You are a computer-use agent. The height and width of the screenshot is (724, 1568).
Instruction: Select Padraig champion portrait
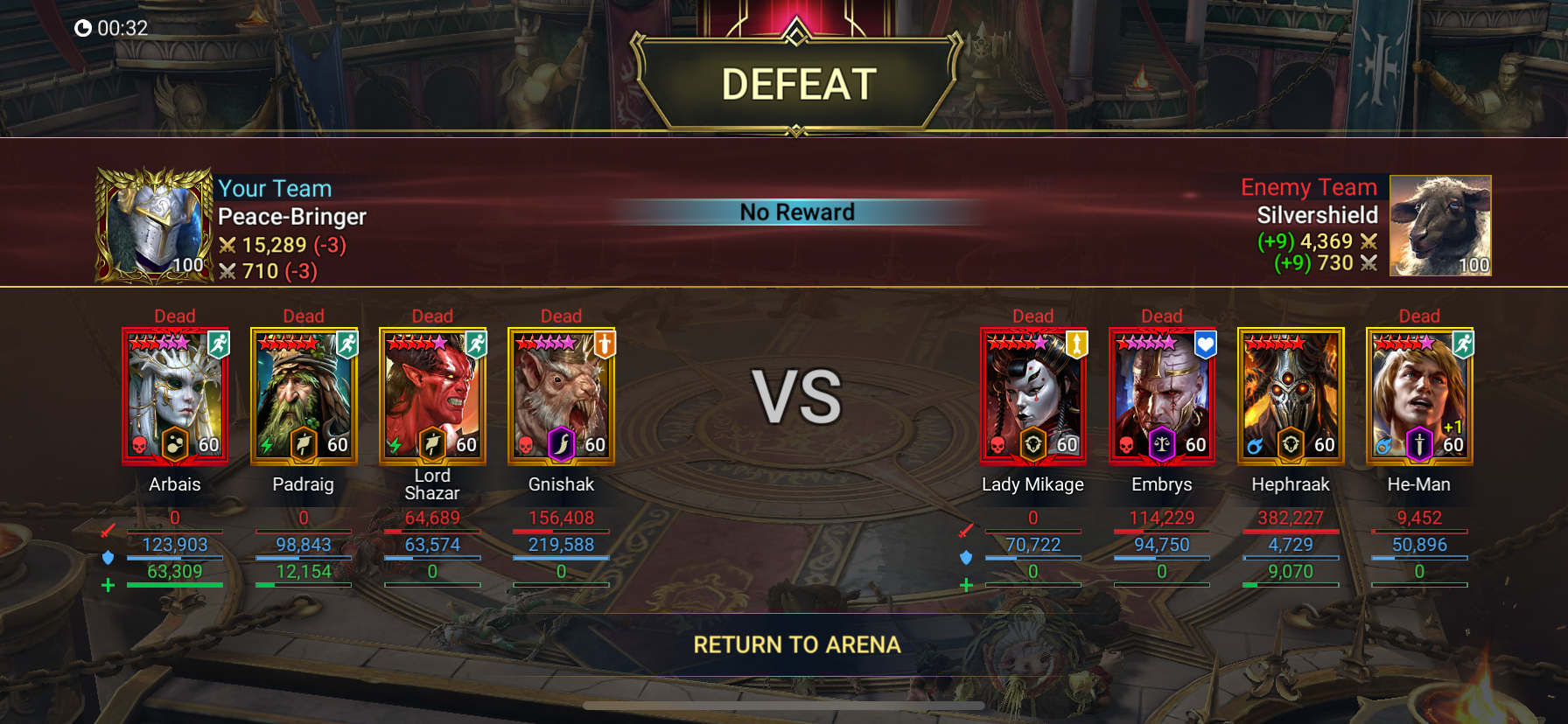coord(304,395)
